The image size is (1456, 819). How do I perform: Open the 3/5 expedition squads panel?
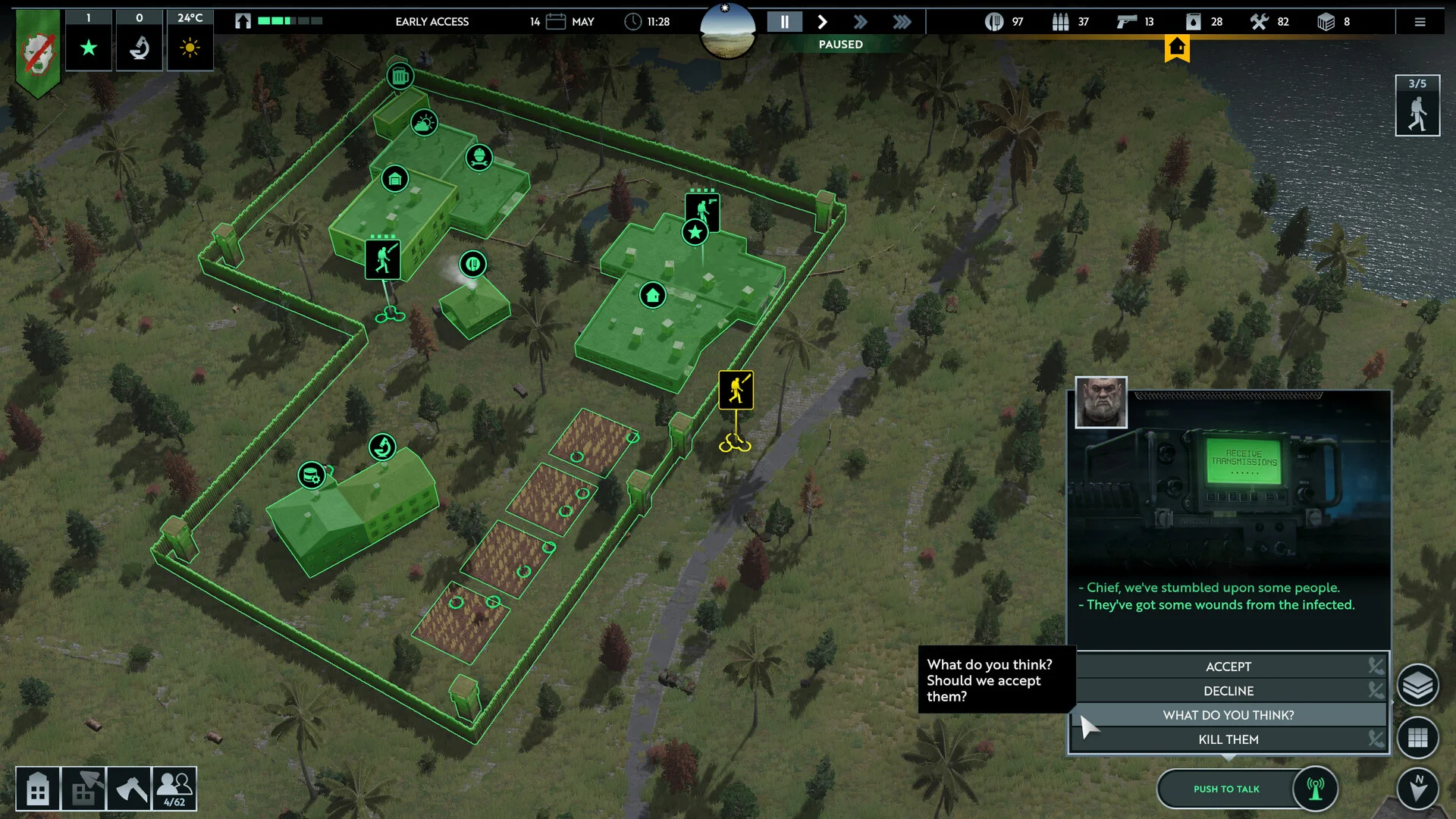[1417, 106]
